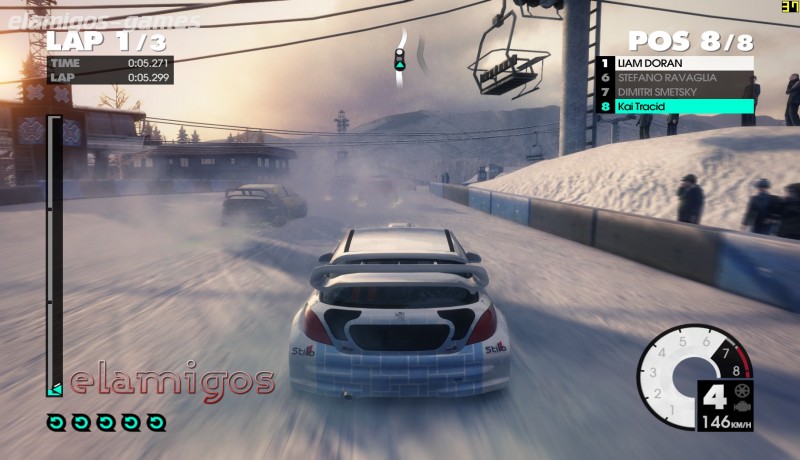Image resolution: width=800 pixels, height=460 pixels.
Task: Click the vertical track progress bar
Action: pyautogui.click(x=55, y=255)
